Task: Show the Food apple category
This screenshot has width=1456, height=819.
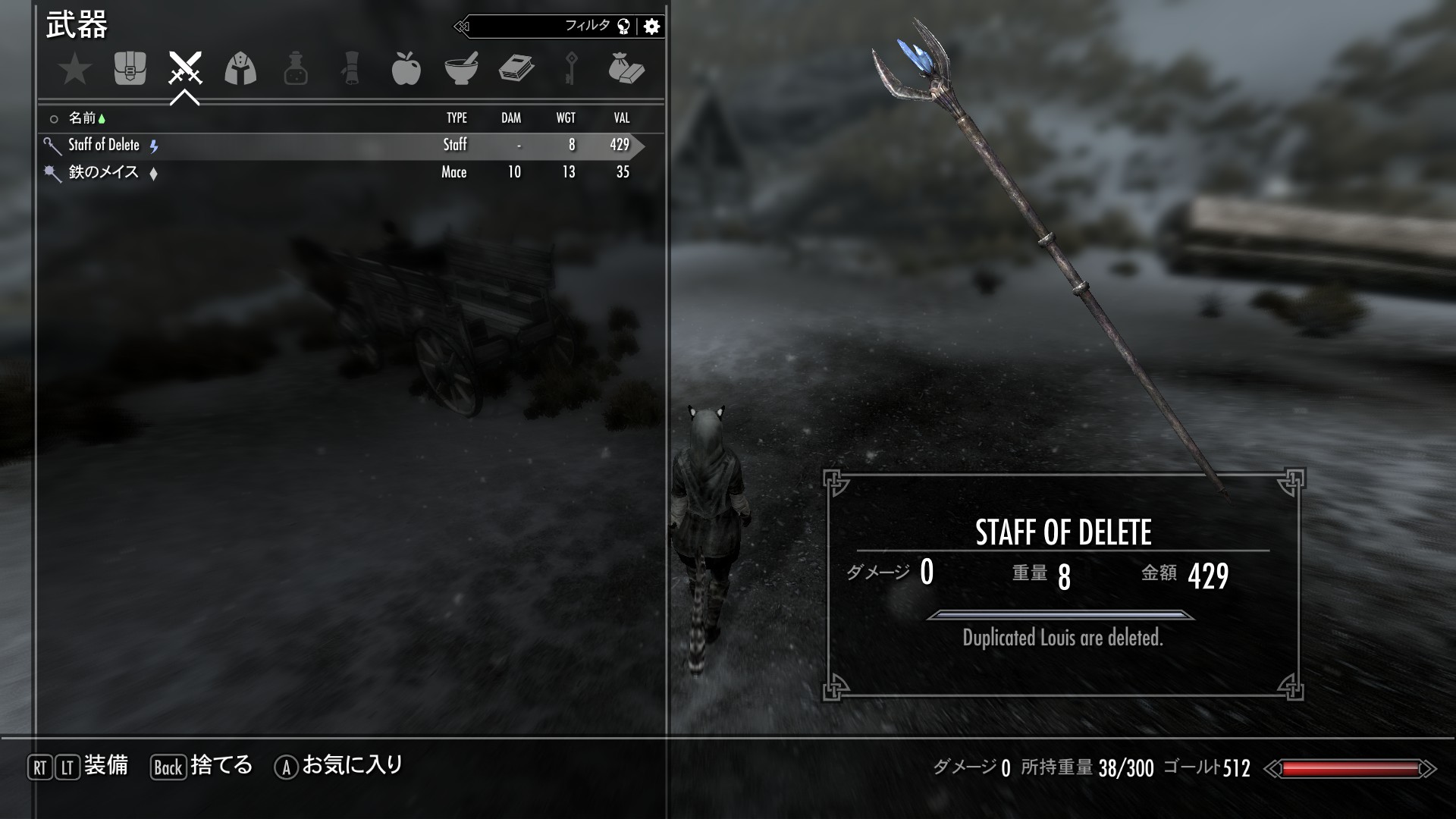Action: point(406,69)
